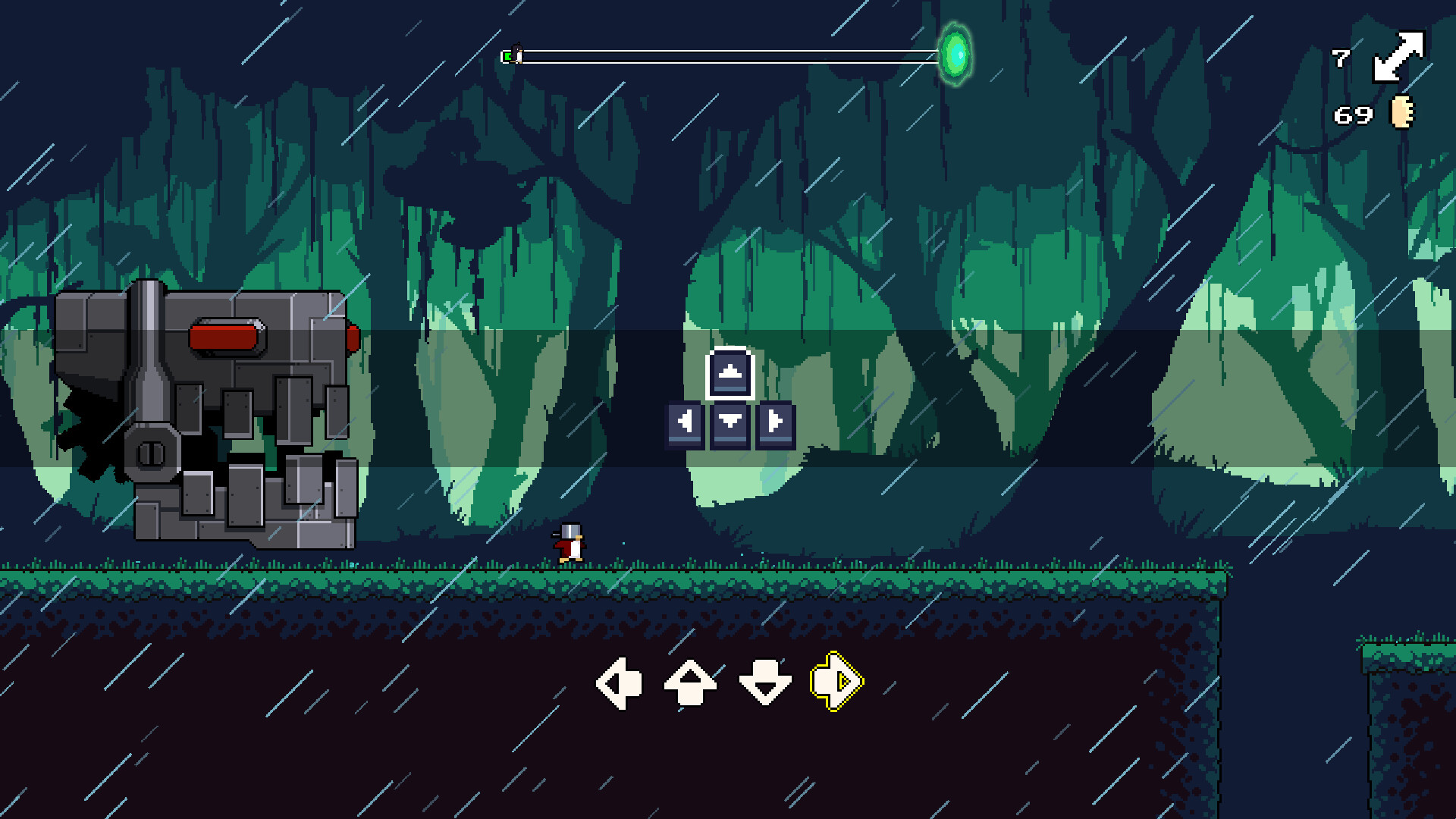The width and height of the screenshot is (1456, 819).
Task: Select the up arrow key tile above the group
Action: point(729,372)
